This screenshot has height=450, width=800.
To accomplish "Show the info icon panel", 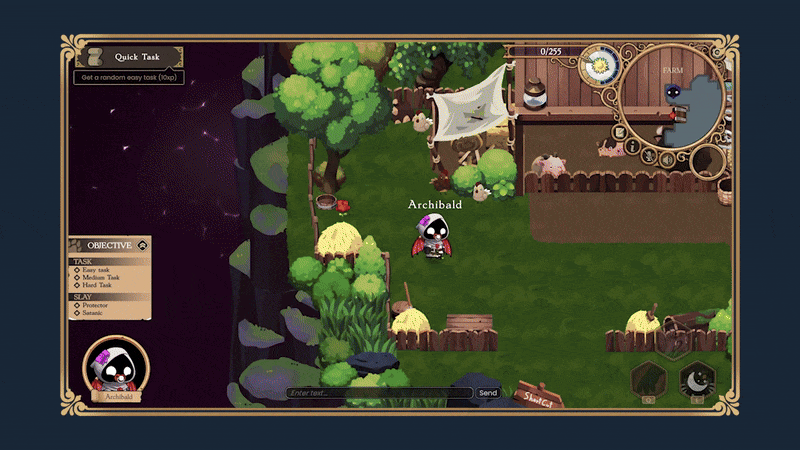I will point(633,148).
